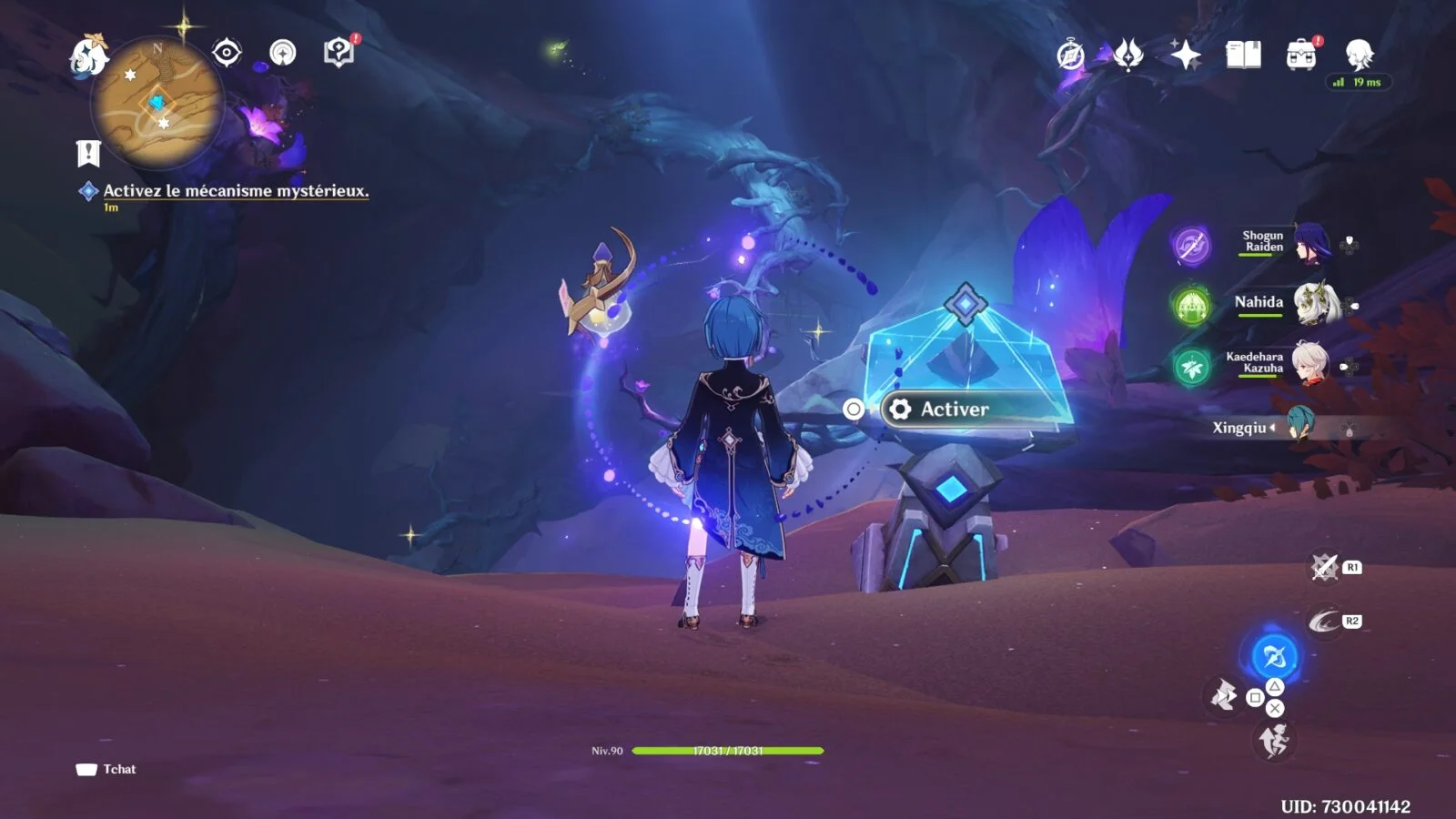Viewport: 1456px width, 819px height.
Task: Toggle the elemental sight eye icon
Action: (x=227, y=53)
